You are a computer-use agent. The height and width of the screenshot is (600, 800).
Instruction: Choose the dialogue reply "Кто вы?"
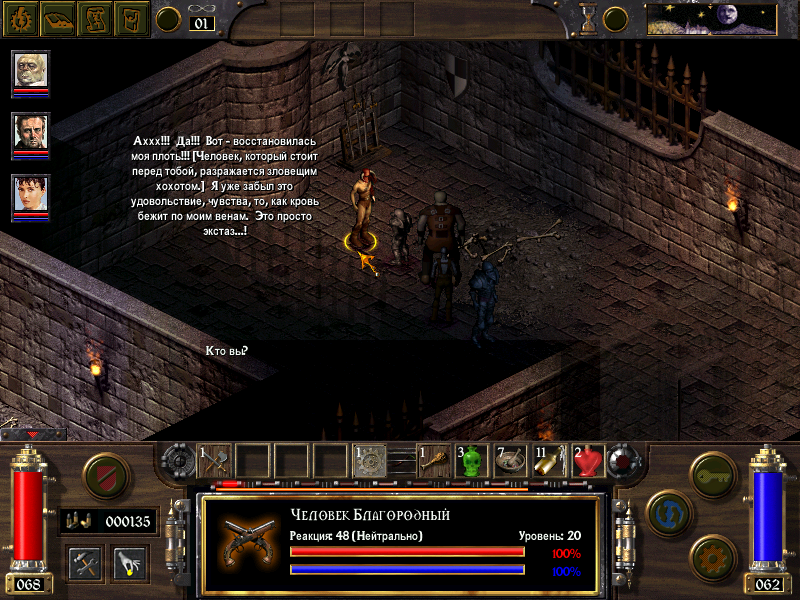coord(226,350)
